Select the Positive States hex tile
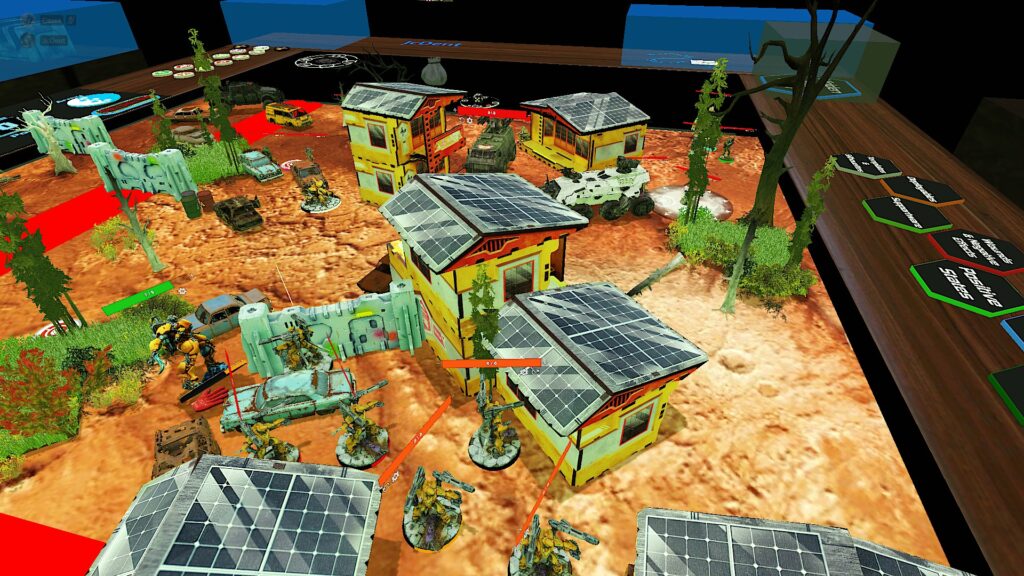 tap(967, 286)
